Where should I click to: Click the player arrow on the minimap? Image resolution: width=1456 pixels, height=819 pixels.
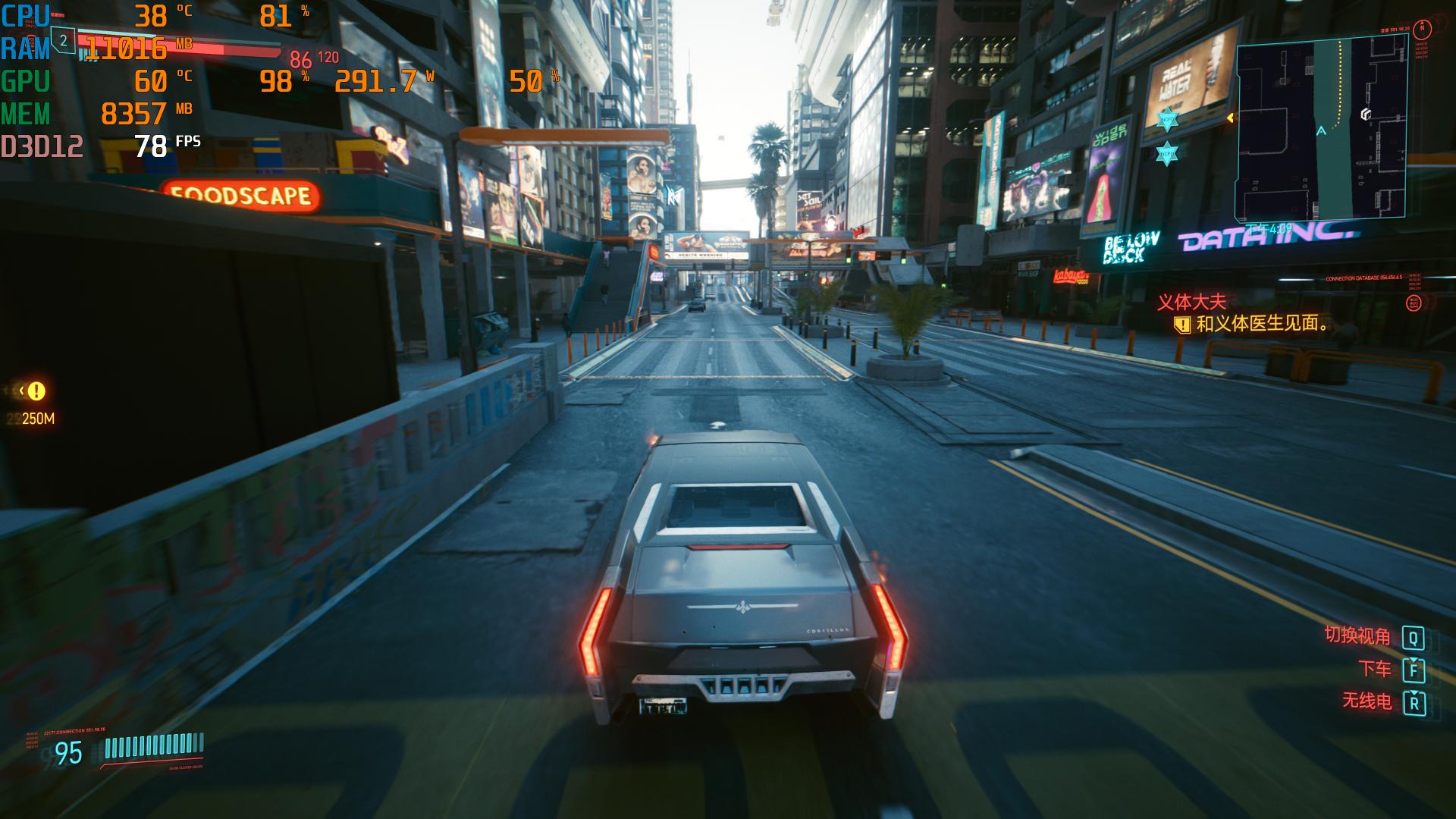click(x=1321, y=131)
